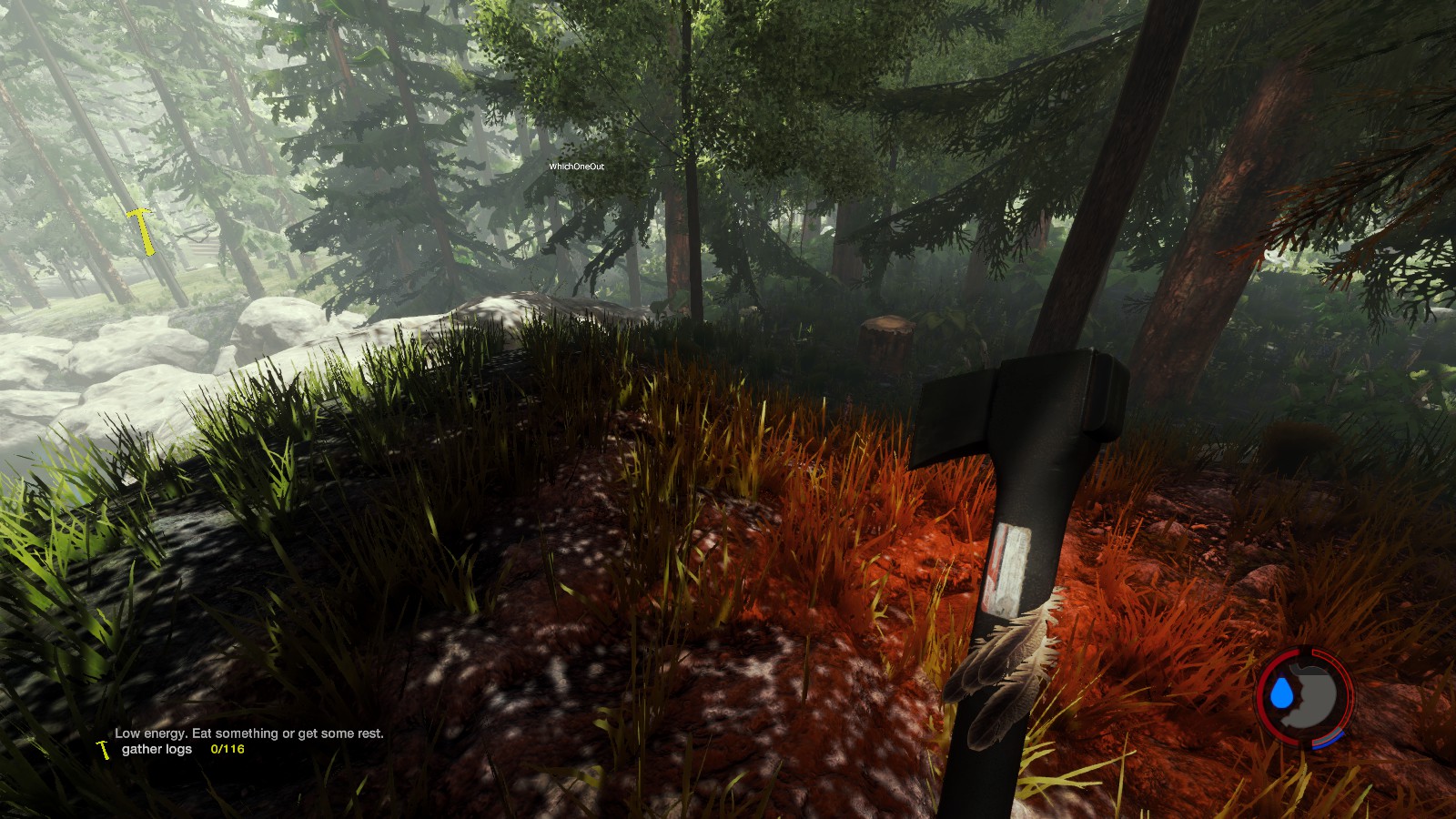The height and width of the screenshot is (819, 1456).
Task: Click the blue water droplet thirst icon
Action: pos(1283,693)
